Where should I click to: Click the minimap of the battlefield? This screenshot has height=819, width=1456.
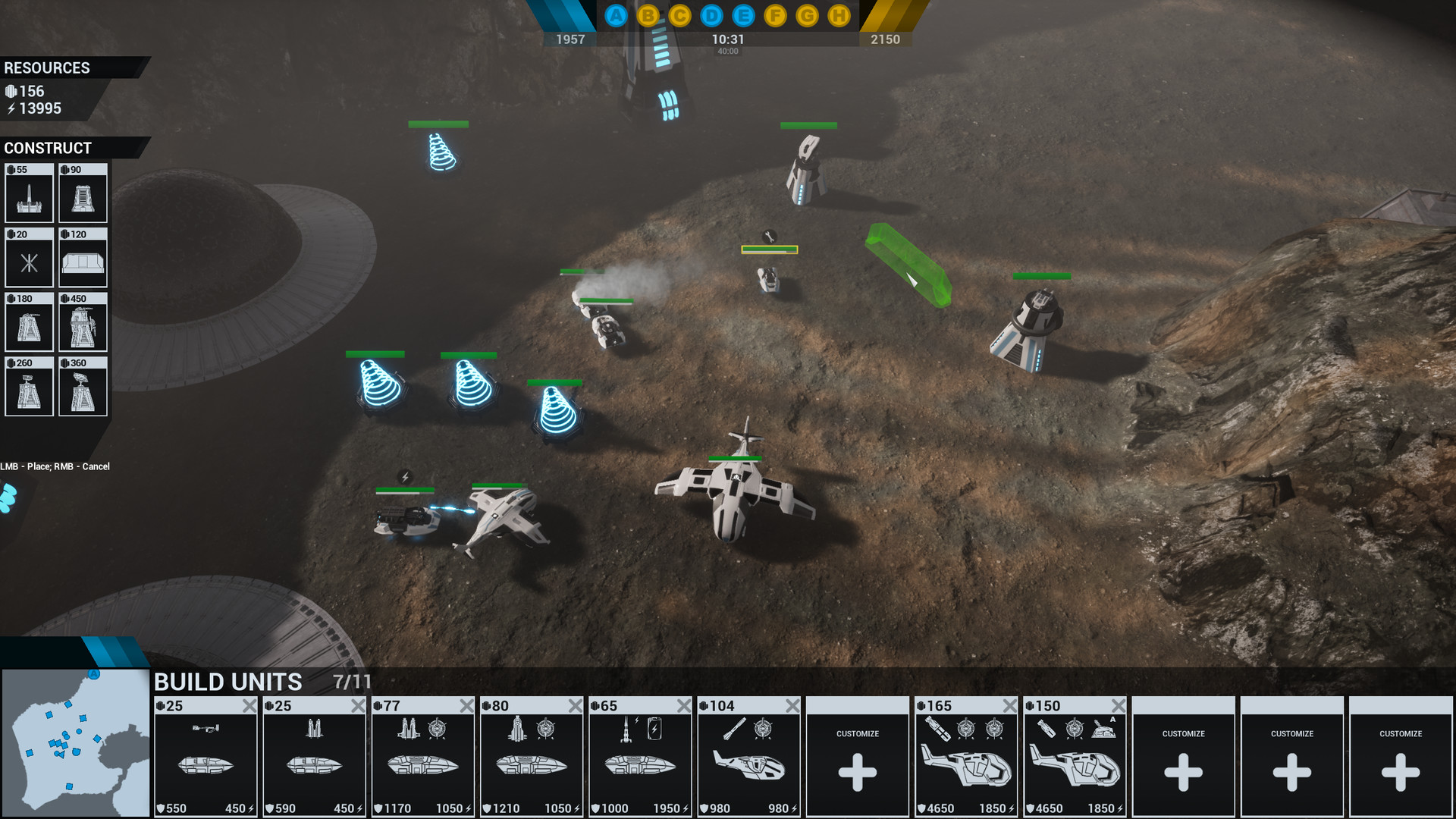[x=76, y=742]
